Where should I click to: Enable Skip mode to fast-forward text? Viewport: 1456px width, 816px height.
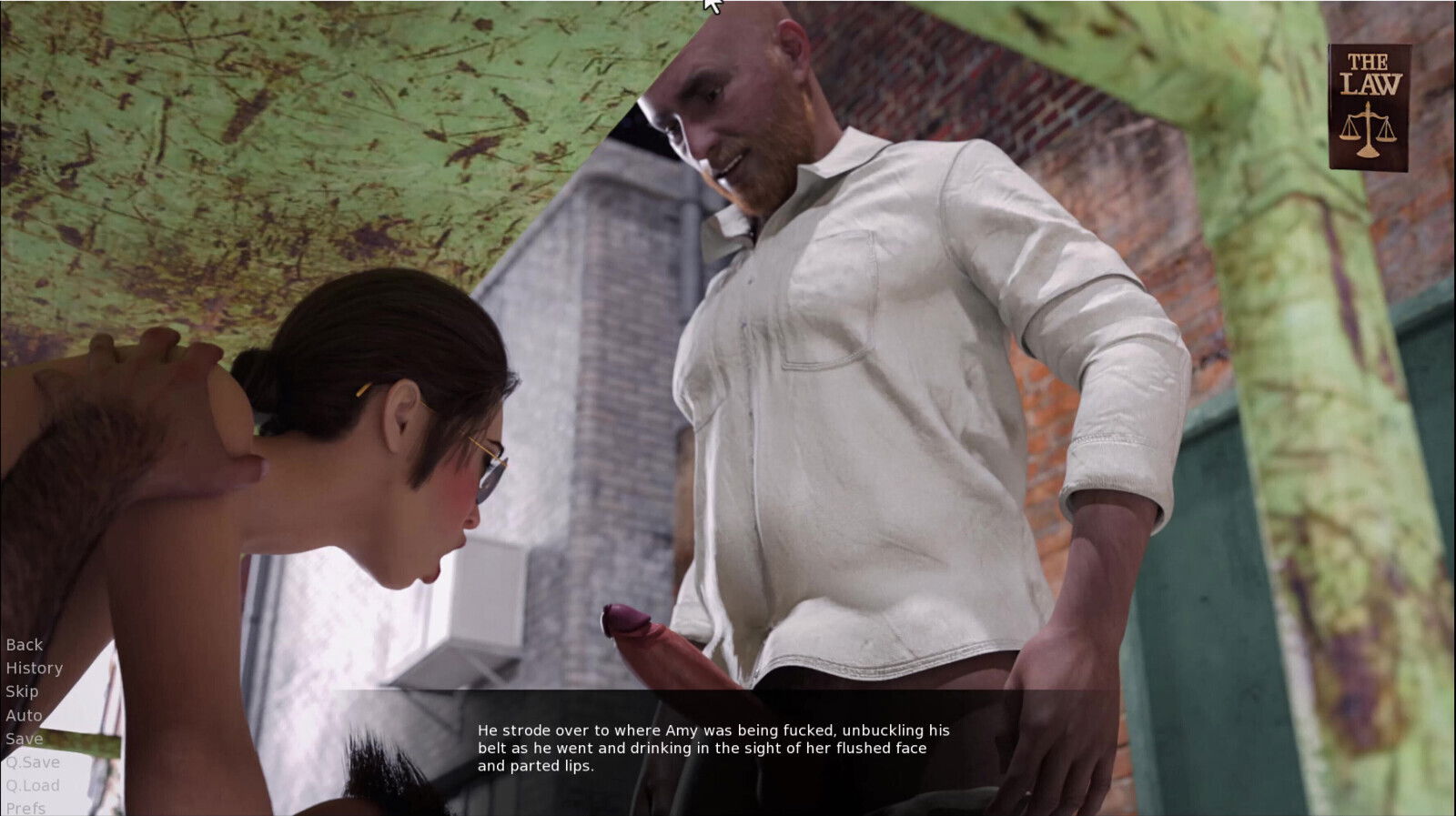[22, 691]
